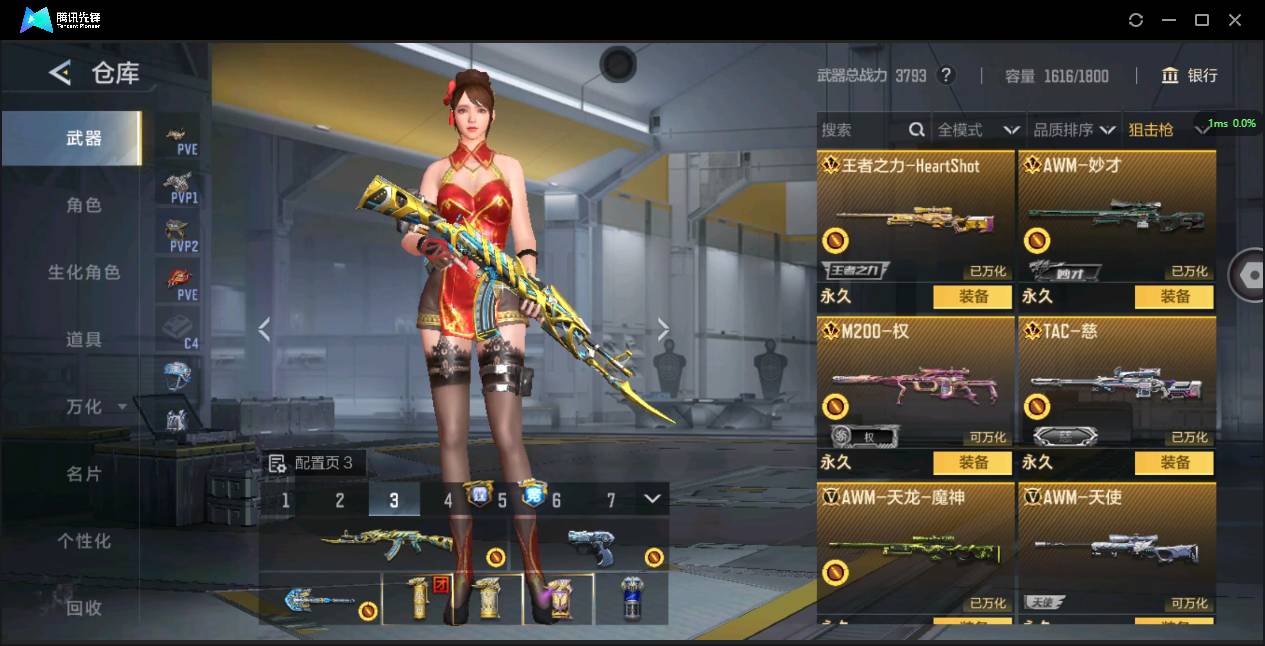Click the 搜索 weapon search box
This screenshot has width=1265, height=646.
tap(862, 130)
